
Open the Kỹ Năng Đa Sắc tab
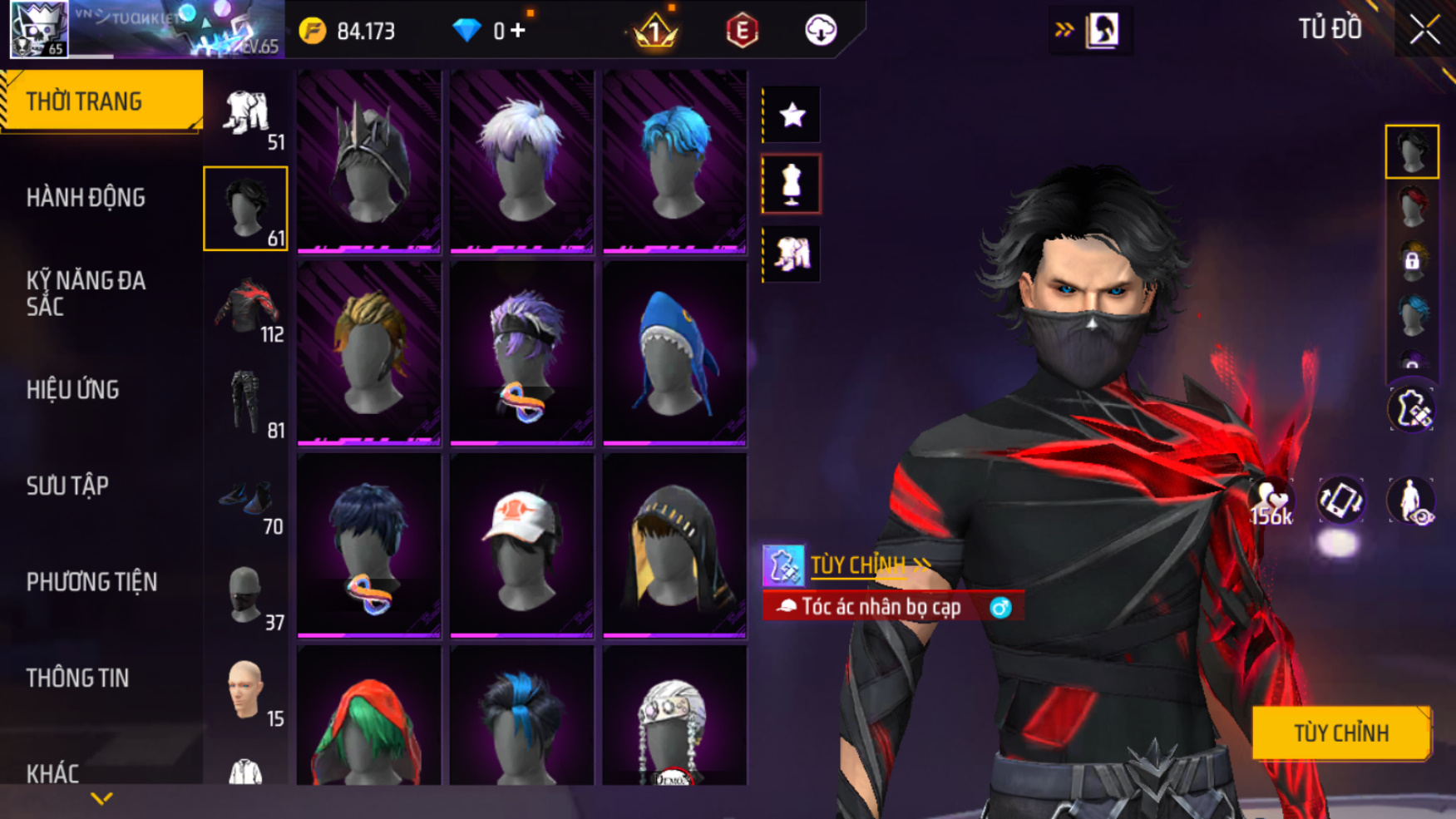click(x=86, y=294)
